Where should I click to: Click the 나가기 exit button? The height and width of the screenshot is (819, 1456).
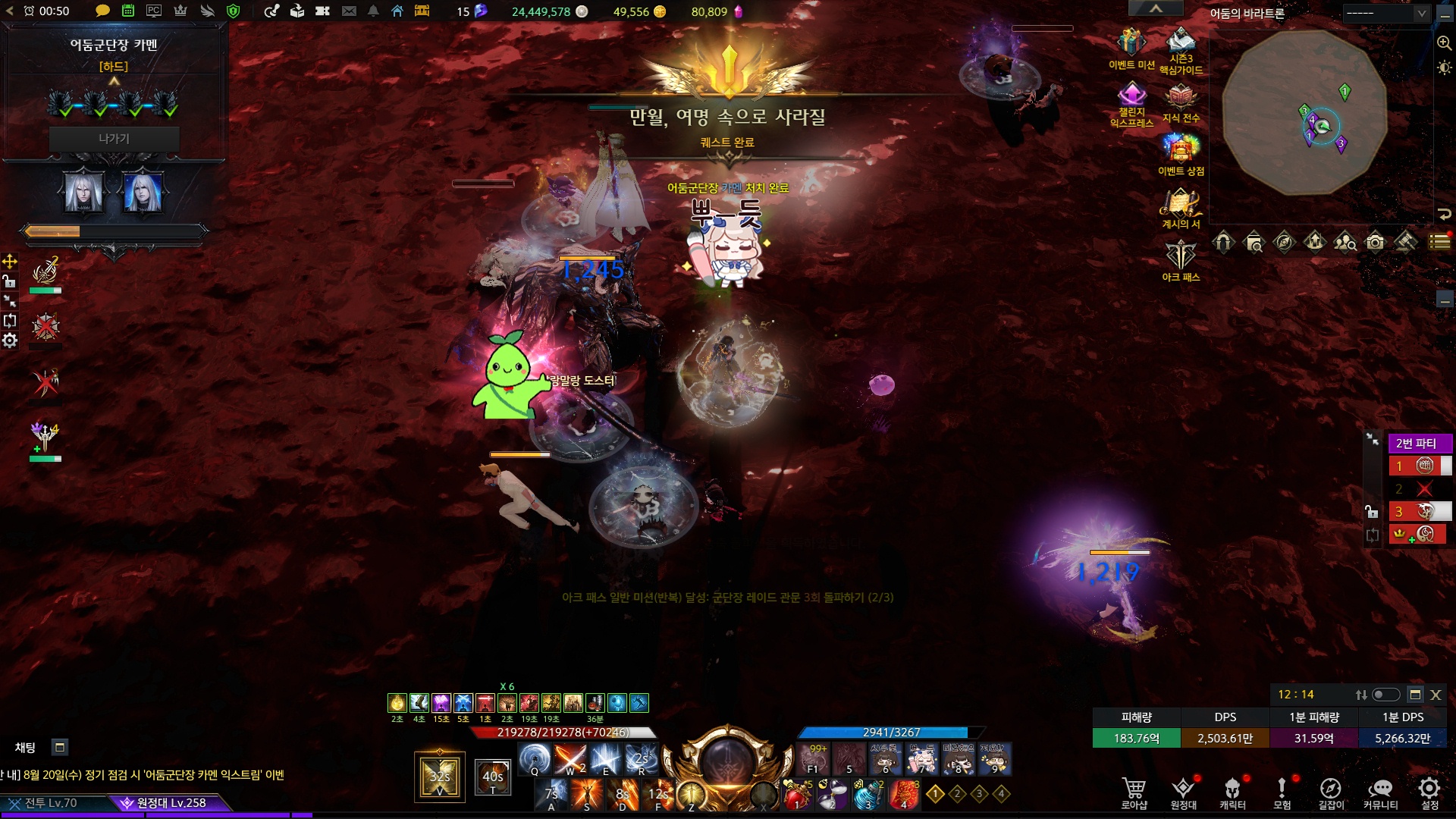(x=114, y=139)
